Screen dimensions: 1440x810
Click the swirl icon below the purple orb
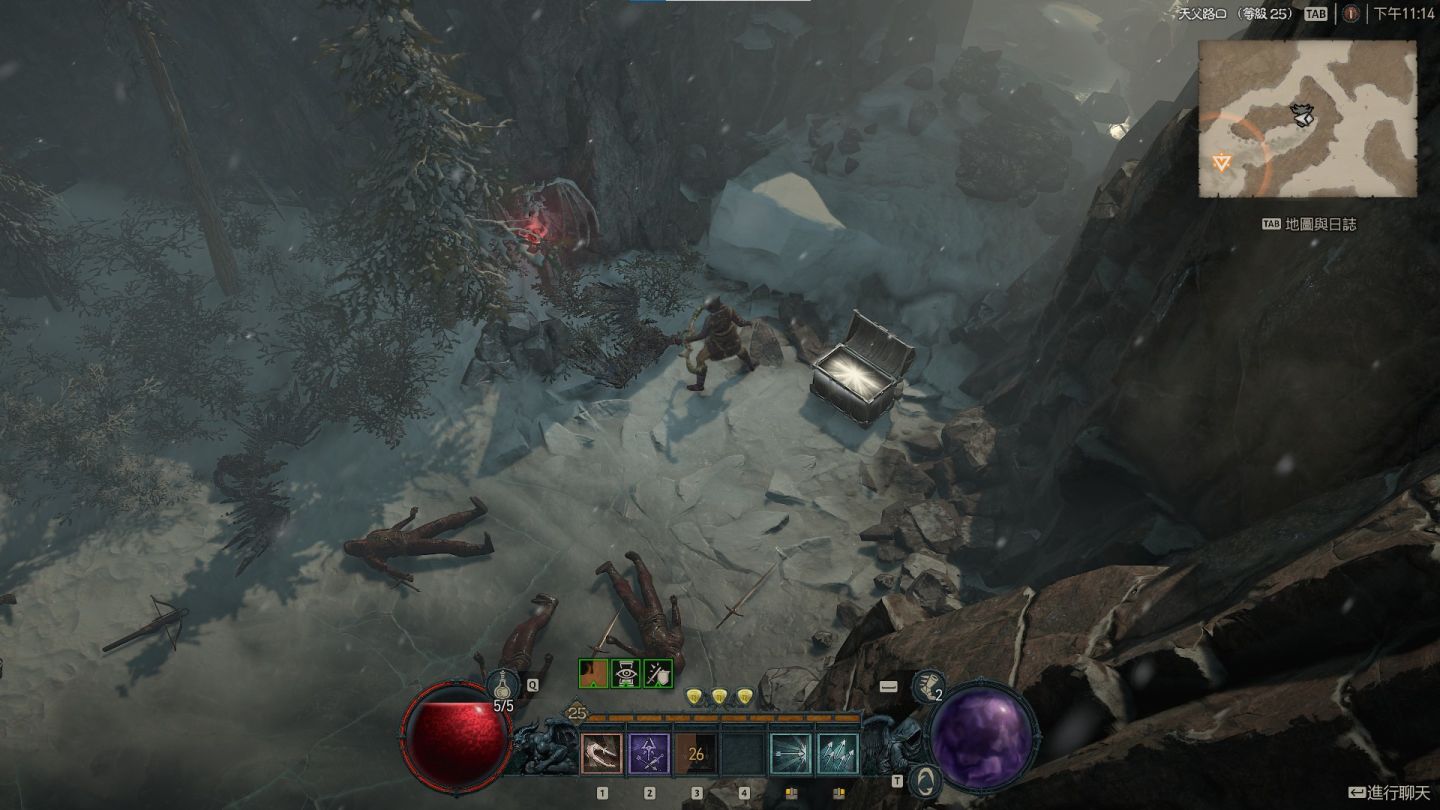click(925, 780)
